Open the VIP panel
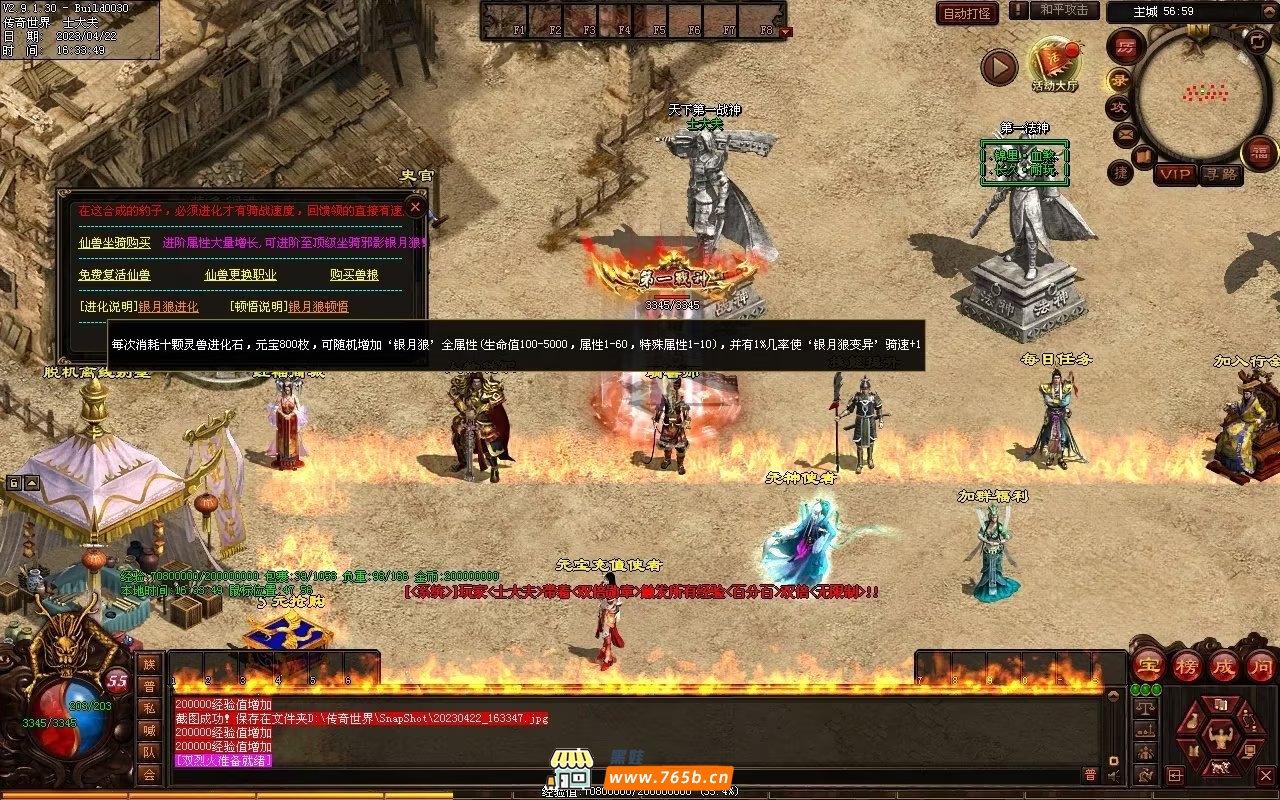 point(1176,174)
